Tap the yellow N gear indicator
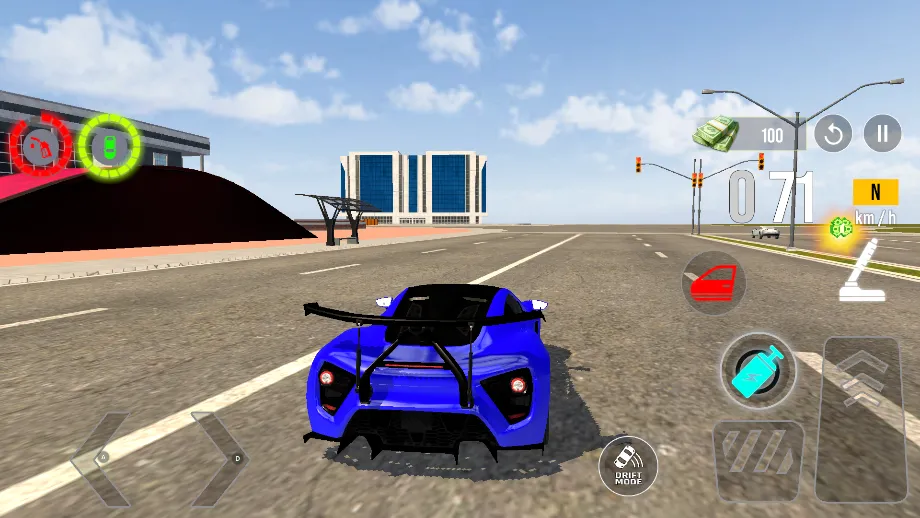 (x=875, y=192)
